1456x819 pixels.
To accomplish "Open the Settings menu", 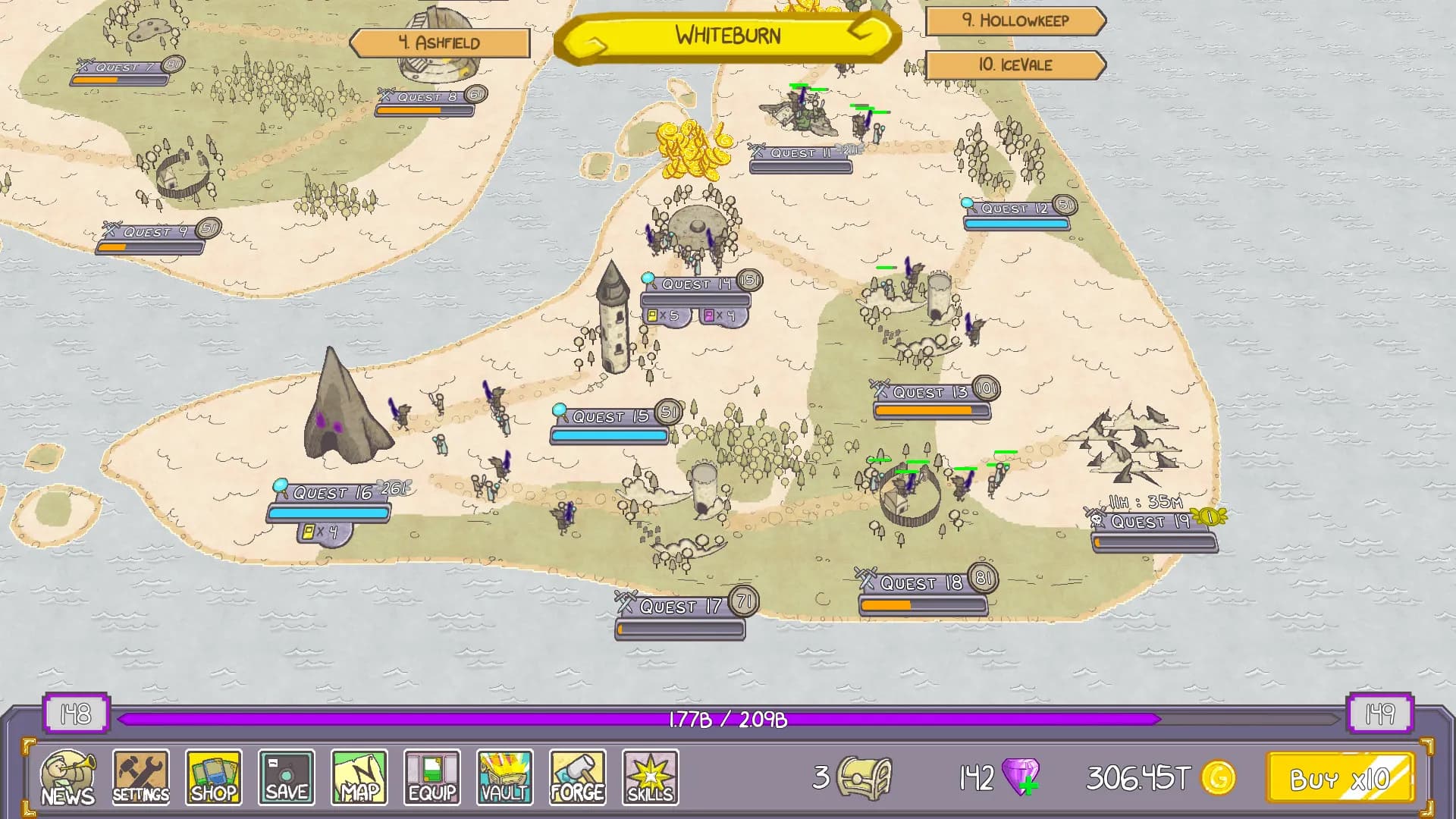I will click(x=140, y=777).
